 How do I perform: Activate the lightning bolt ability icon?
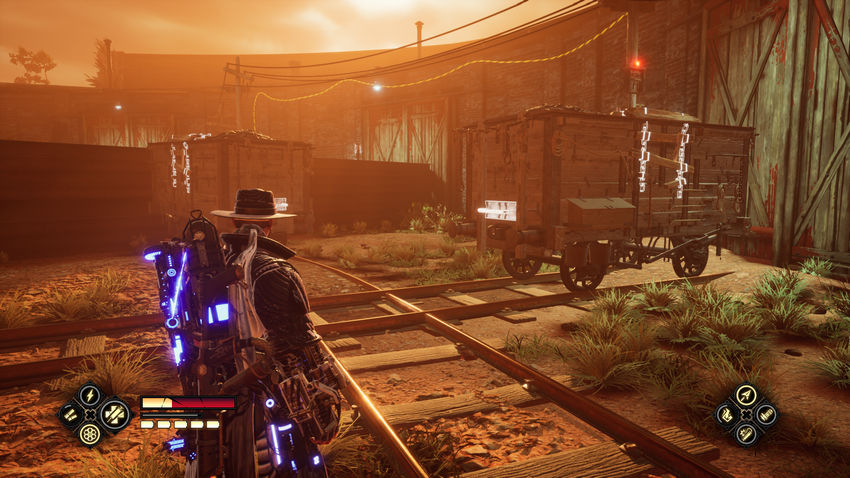click(90, 396)
